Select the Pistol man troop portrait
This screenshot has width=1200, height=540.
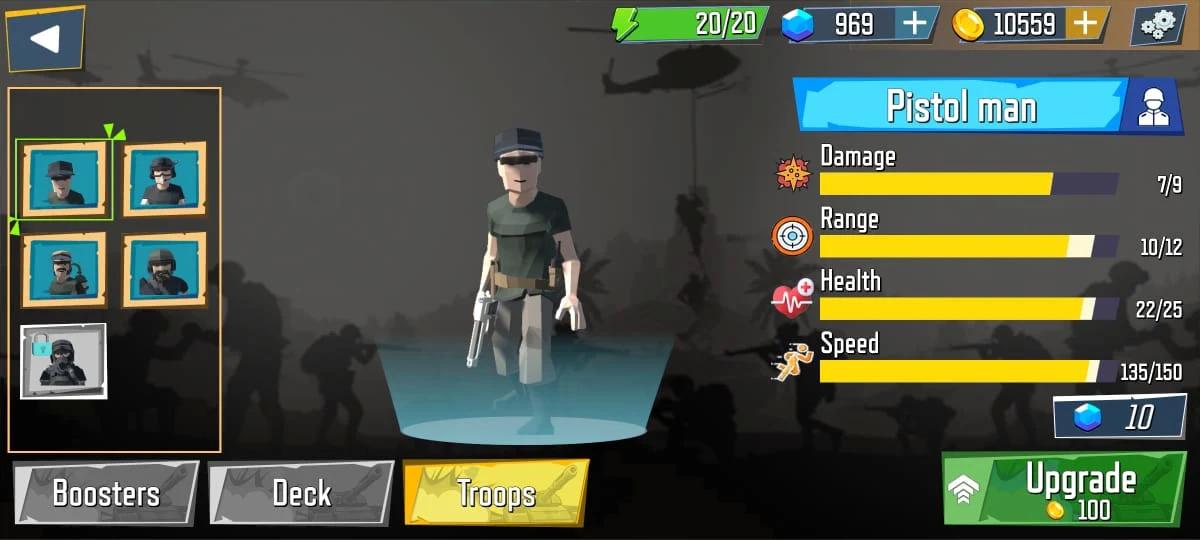click(64, 179)
